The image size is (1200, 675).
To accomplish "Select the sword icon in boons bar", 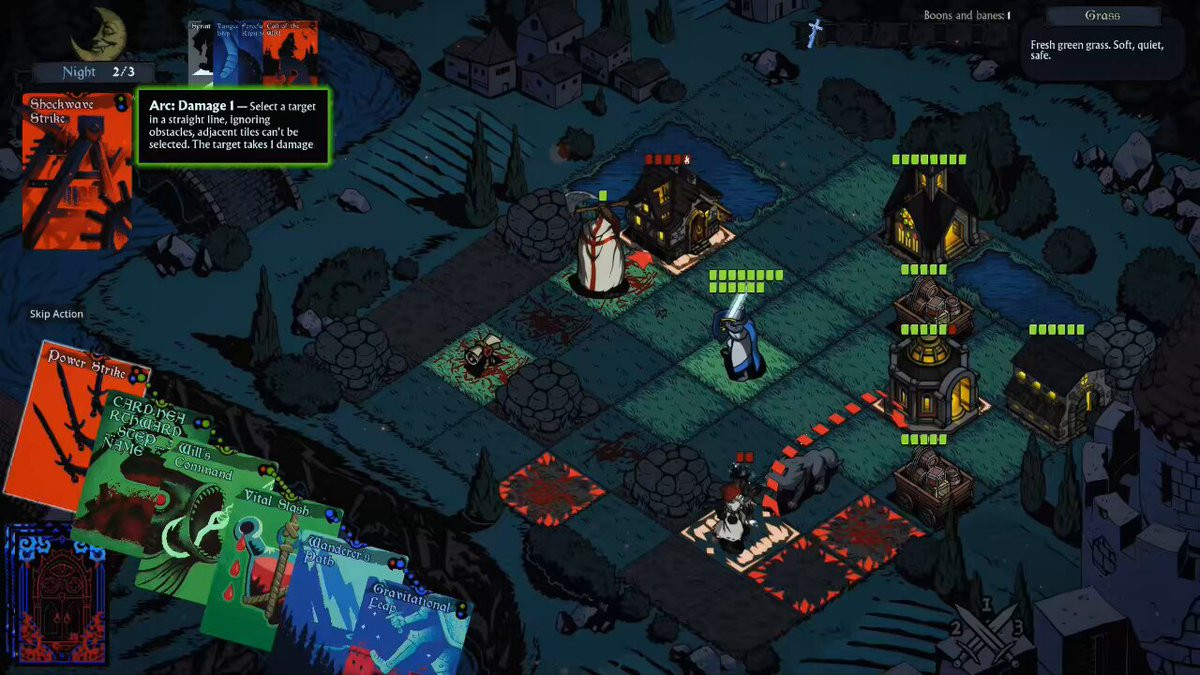I will coord(814,33).
